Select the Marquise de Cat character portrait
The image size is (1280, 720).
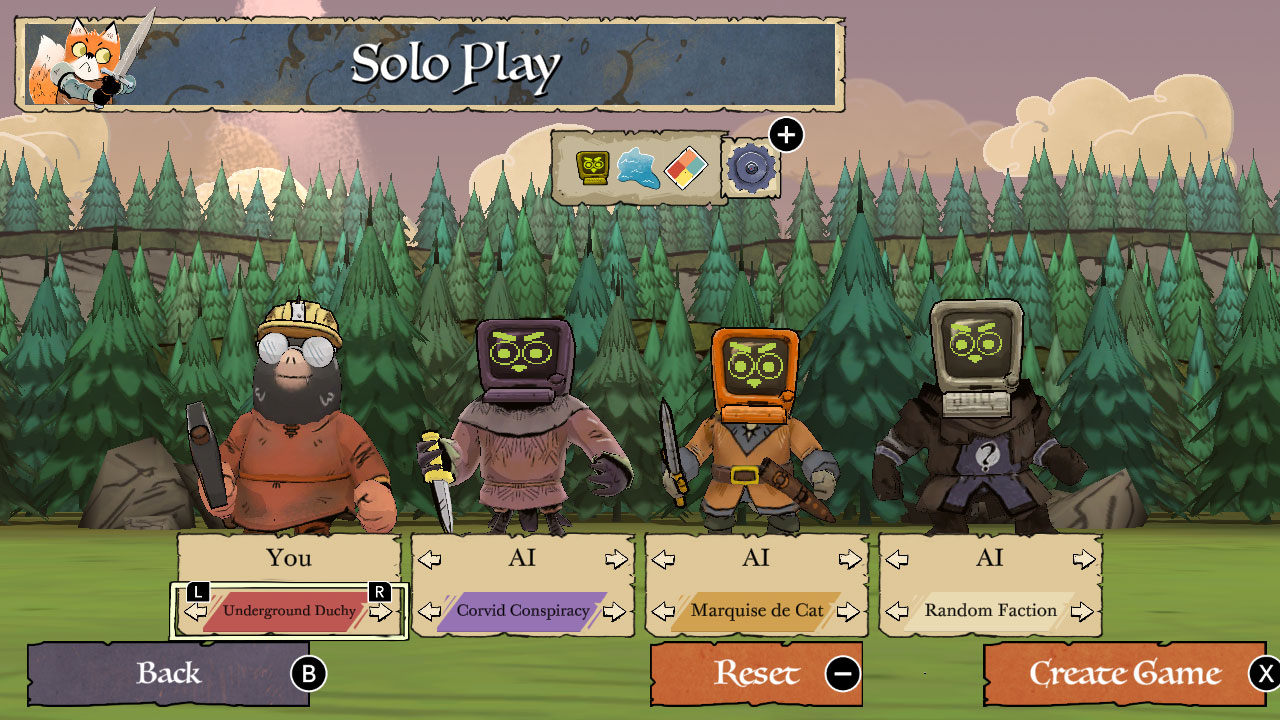[757, 420]
